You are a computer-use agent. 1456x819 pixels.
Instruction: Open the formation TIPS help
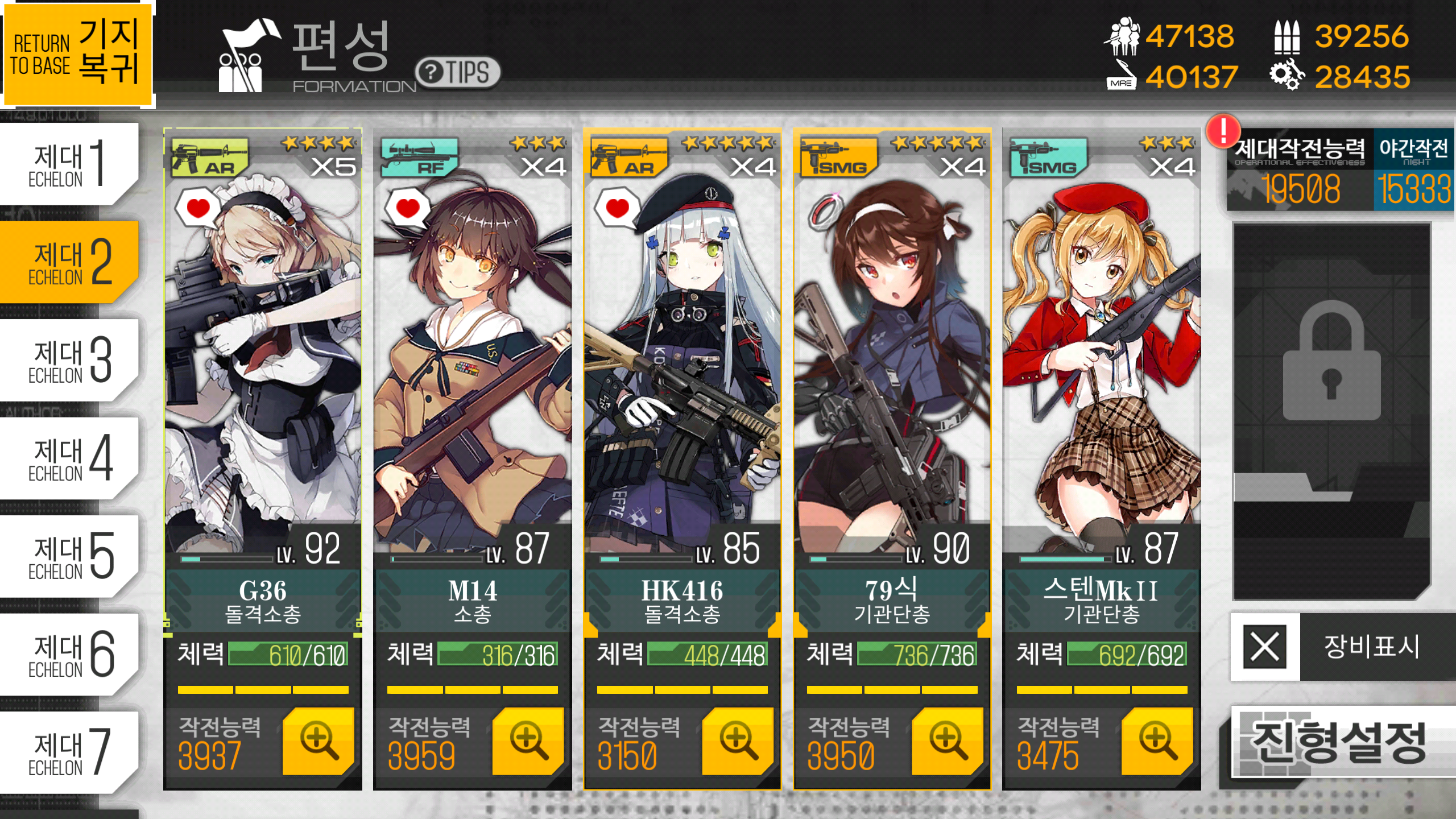pos(458,72)
